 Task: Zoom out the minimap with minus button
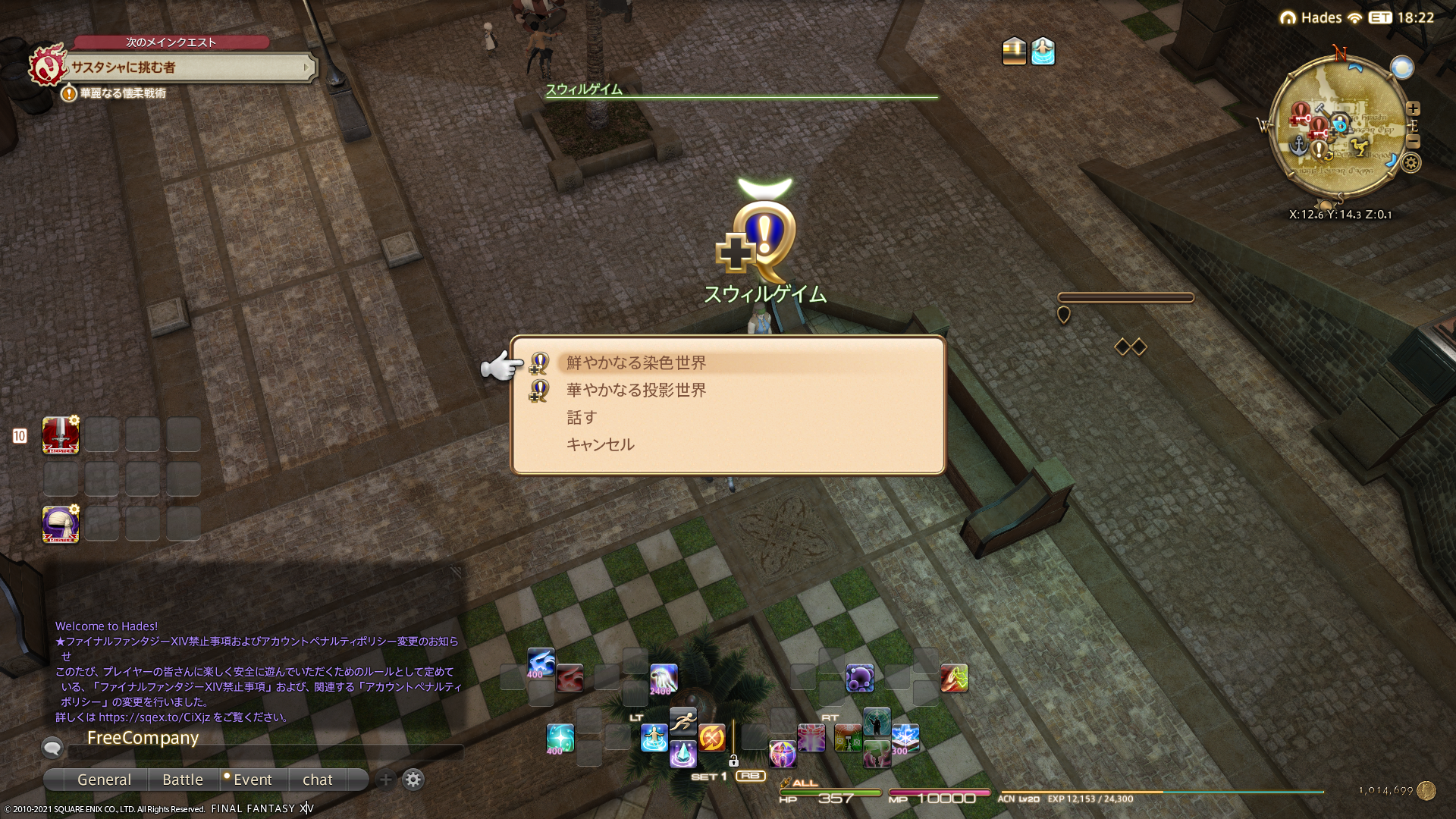[x=1413, y=142]
